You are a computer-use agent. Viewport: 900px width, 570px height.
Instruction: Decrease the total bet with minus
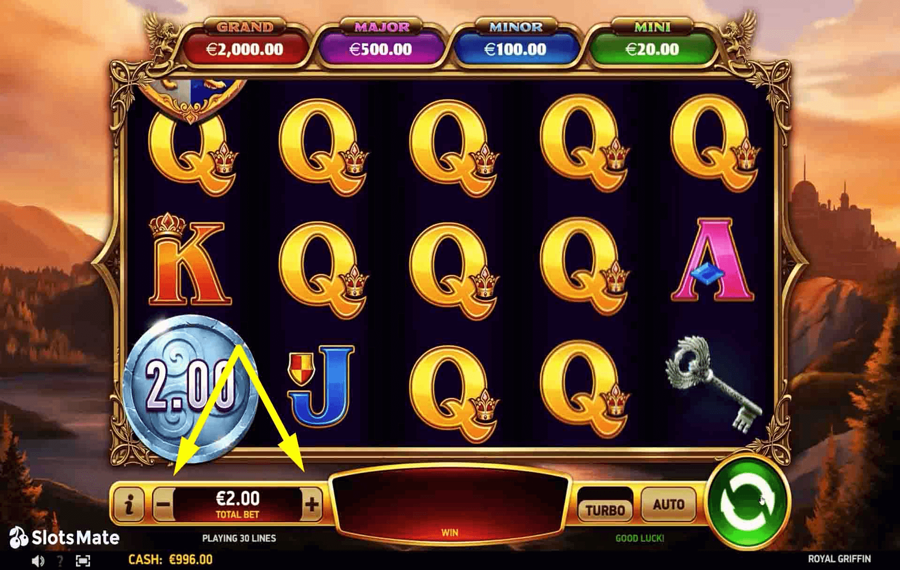pyautogui.click(x=163, y=505)
